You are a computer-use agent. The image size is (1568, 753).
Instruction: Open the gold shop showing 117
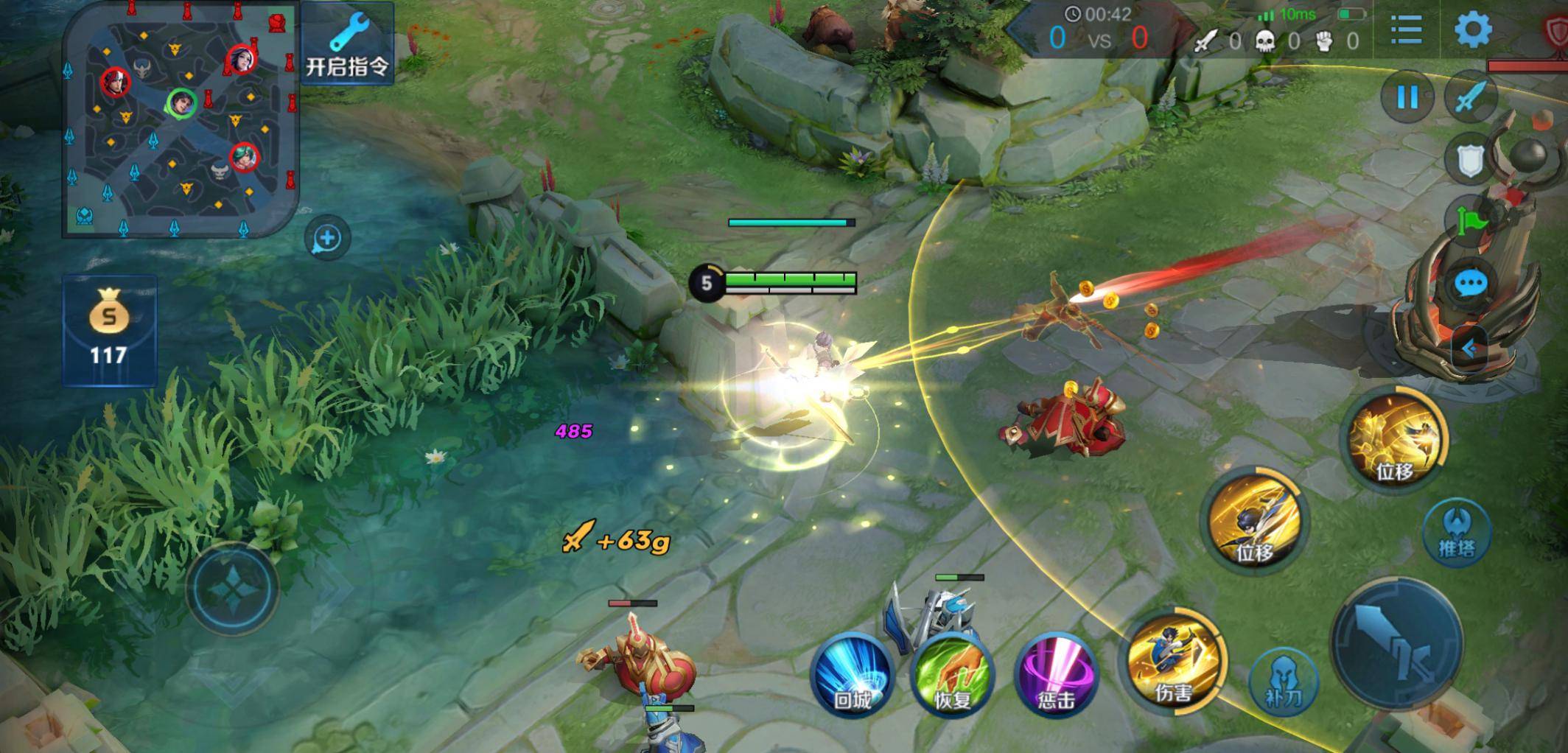tap(109, 331)
